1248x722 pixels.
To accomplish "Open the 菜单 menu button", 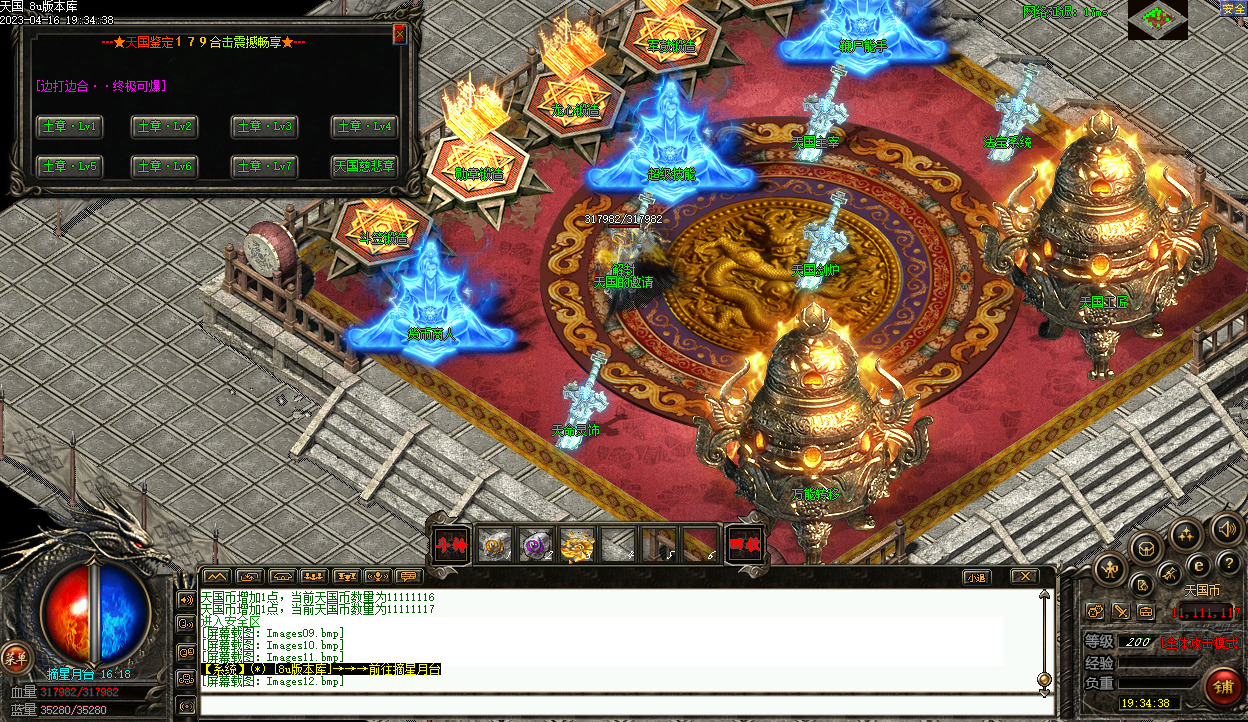I will pyautogui.click(x=15, y=657).
